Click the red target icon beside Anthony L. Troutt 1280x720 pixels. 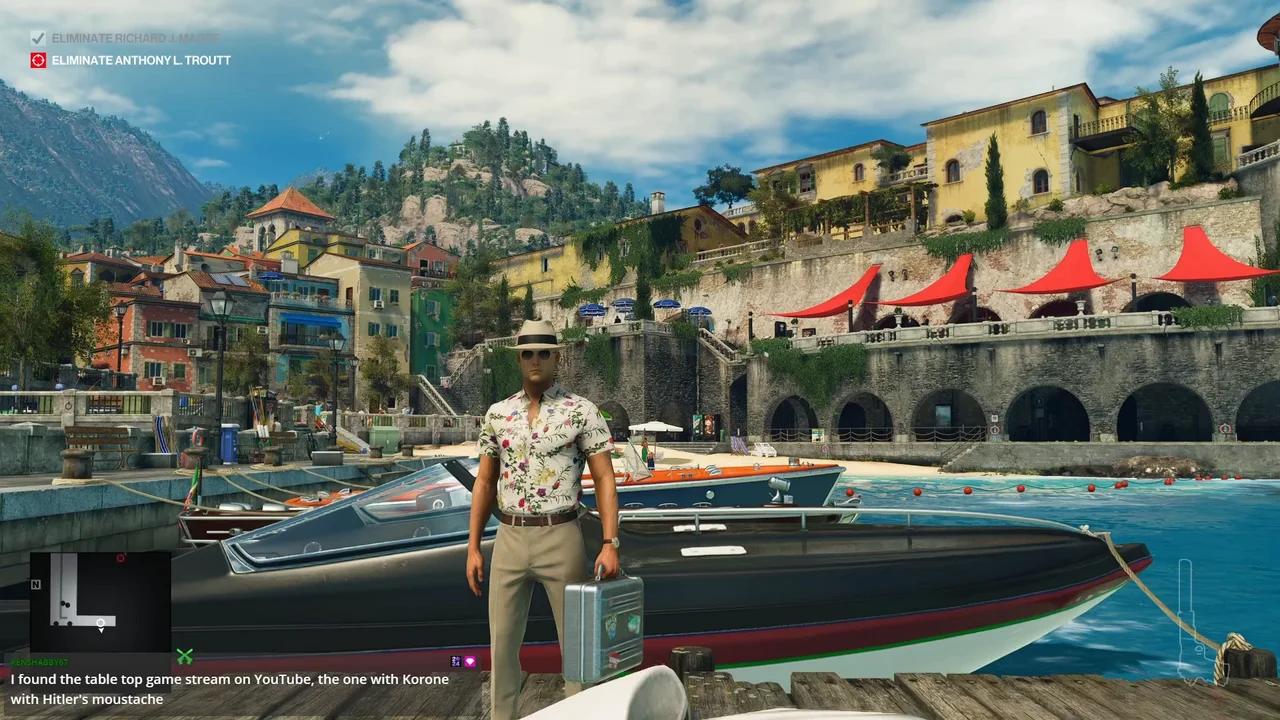click(38, 60)
